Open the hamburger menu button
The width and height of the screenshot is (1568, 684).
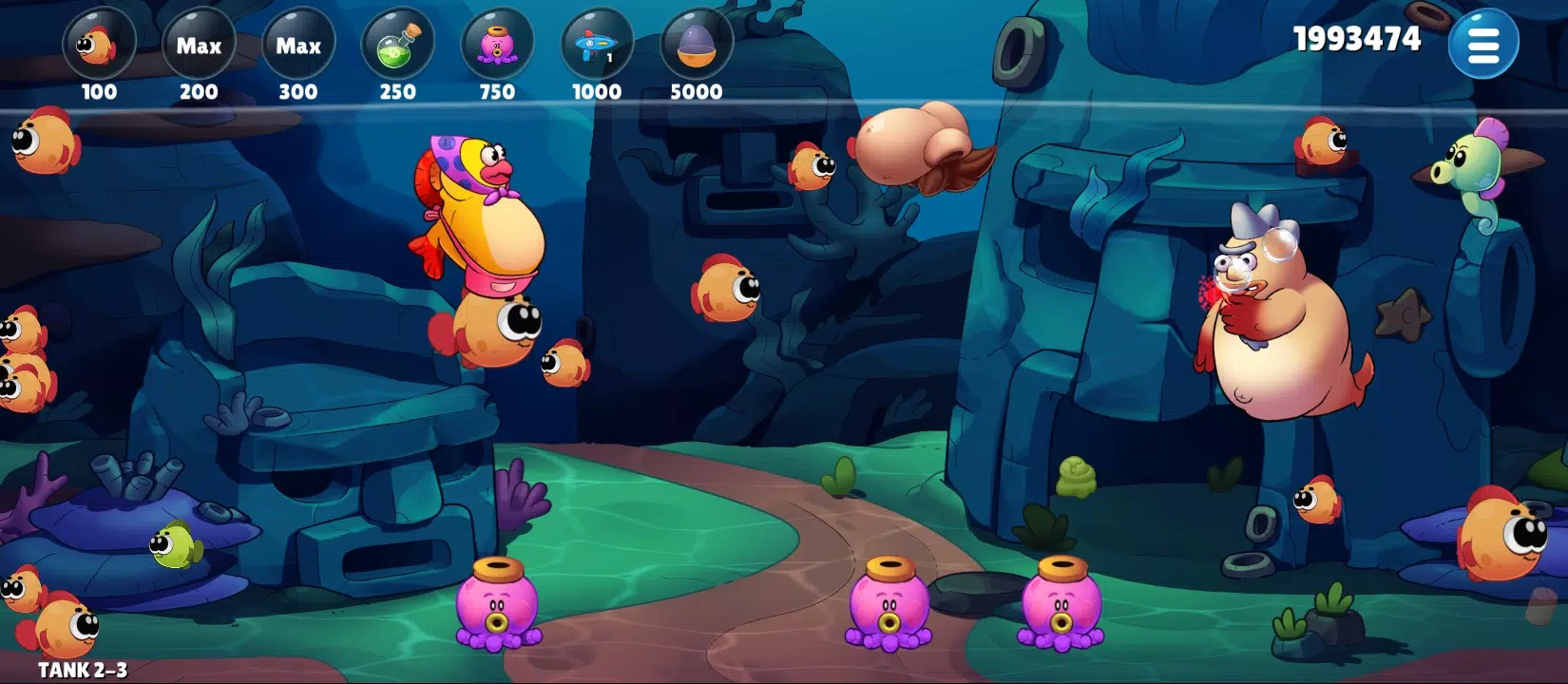coord(1484,42)
